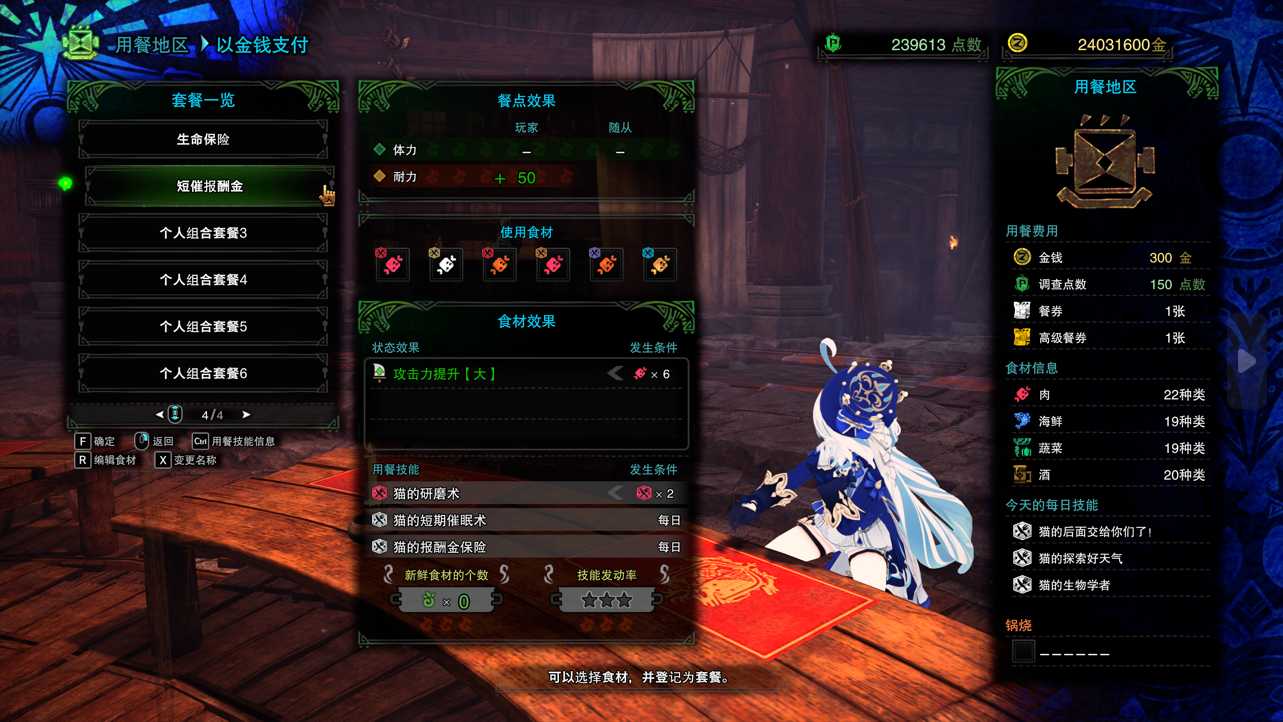The image size is (1283, 722).
Task: Expand the collapsed panel arrow on right edge
Action: (x=1245, y=361)
